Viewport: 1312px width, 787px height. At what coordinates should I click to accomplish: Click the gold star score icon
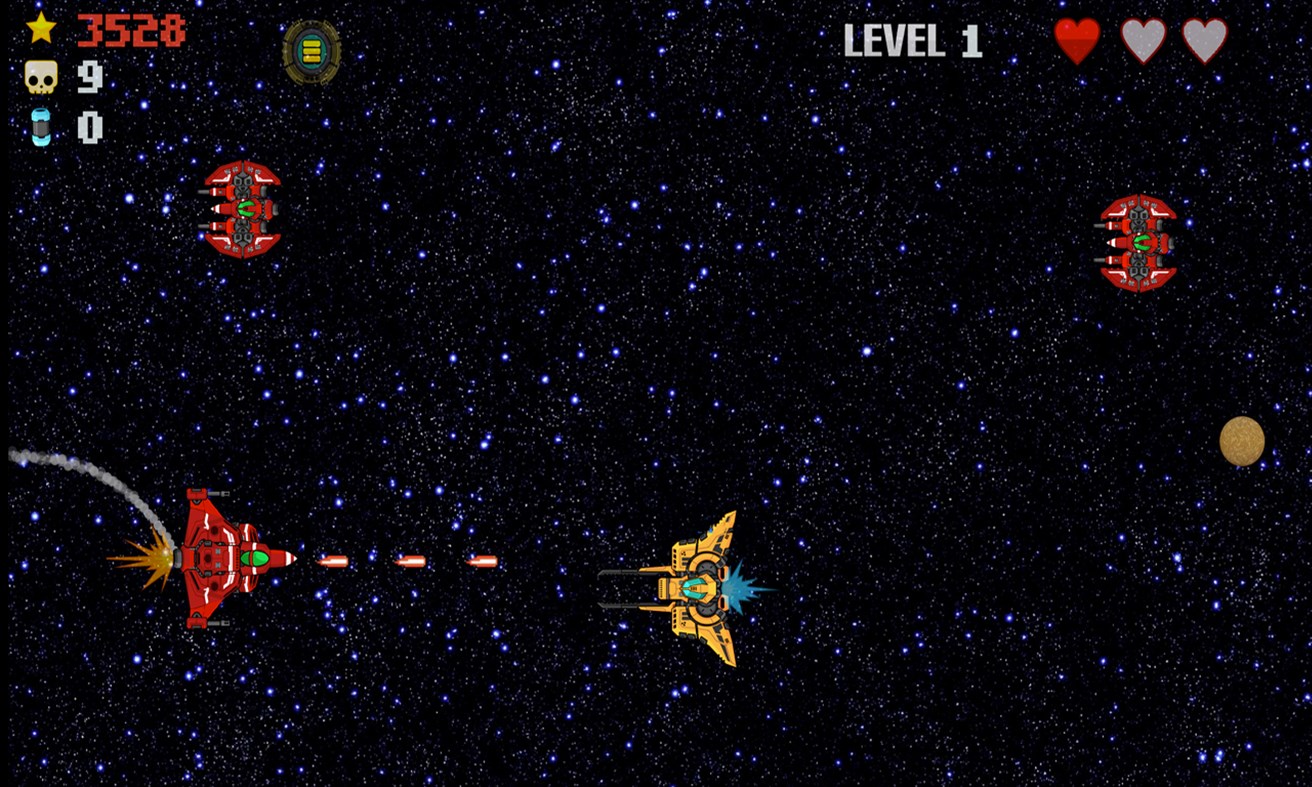pyautogui.click(x=40, y=30)
